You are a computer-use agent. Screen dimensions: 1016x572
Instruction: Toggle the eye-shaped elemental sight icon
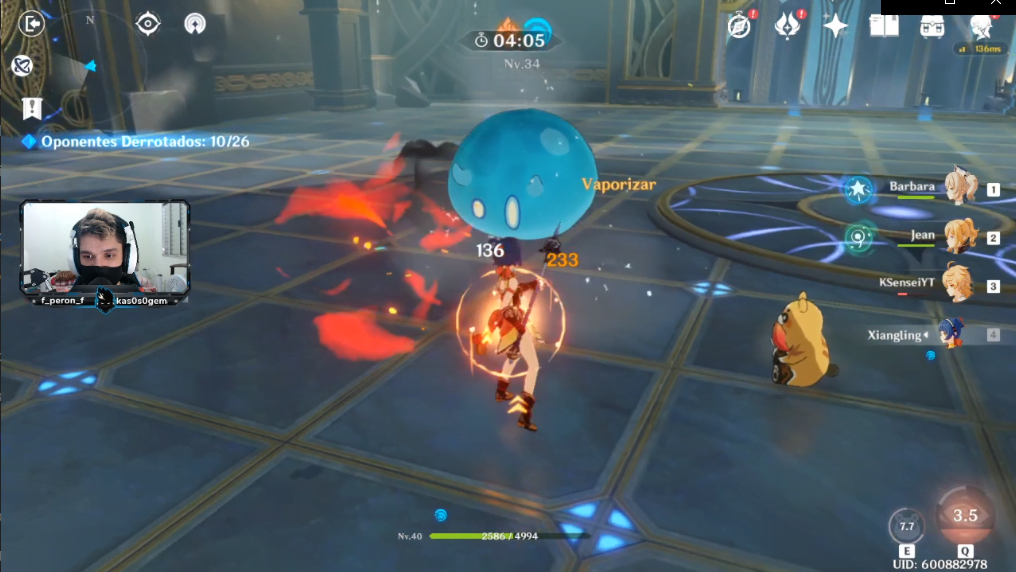[149, 23]
